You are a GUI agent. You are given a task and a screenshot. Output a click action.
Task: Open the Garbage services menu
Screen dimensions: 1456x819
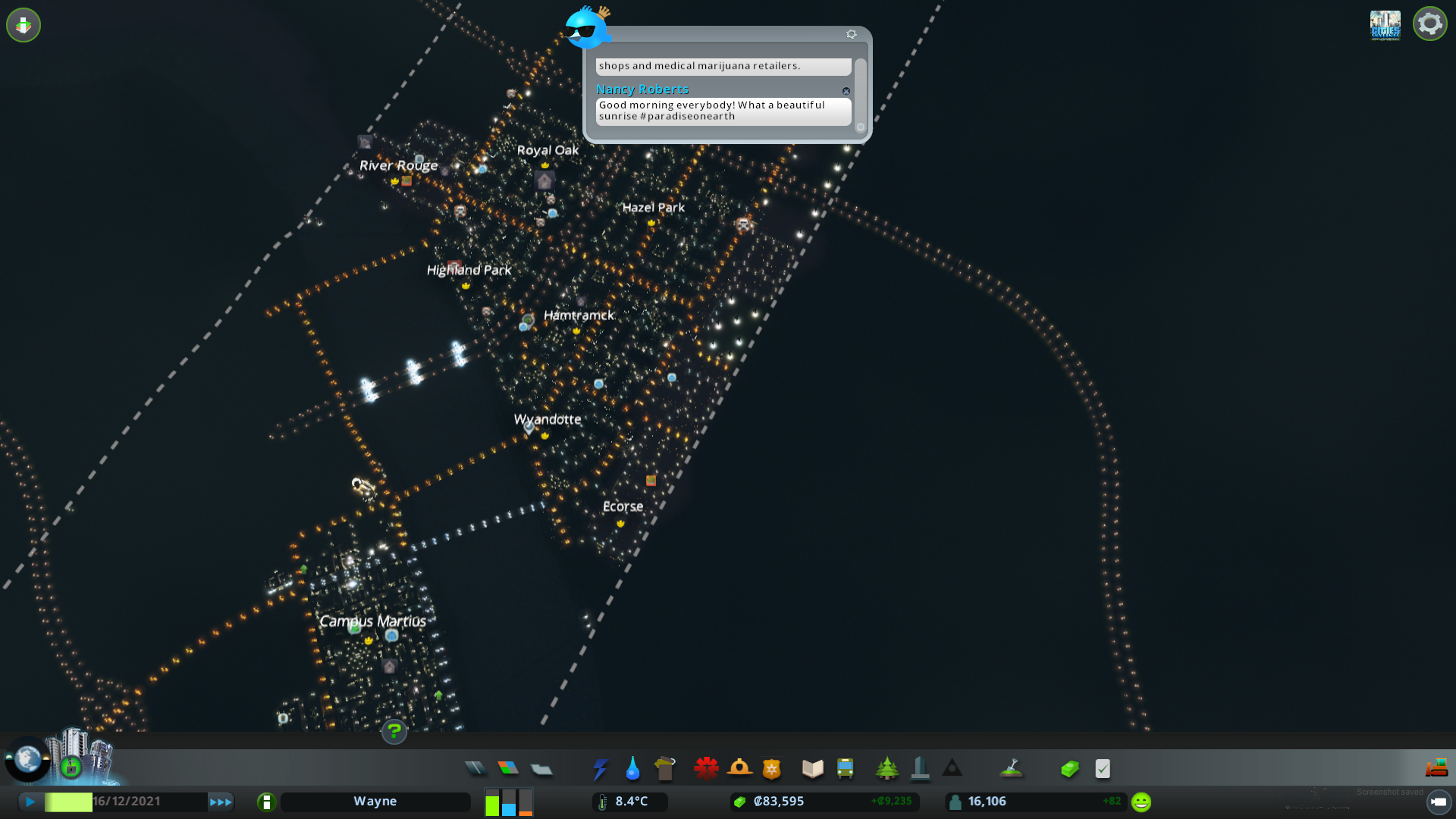pyautogui.click(x=665, y=768)
